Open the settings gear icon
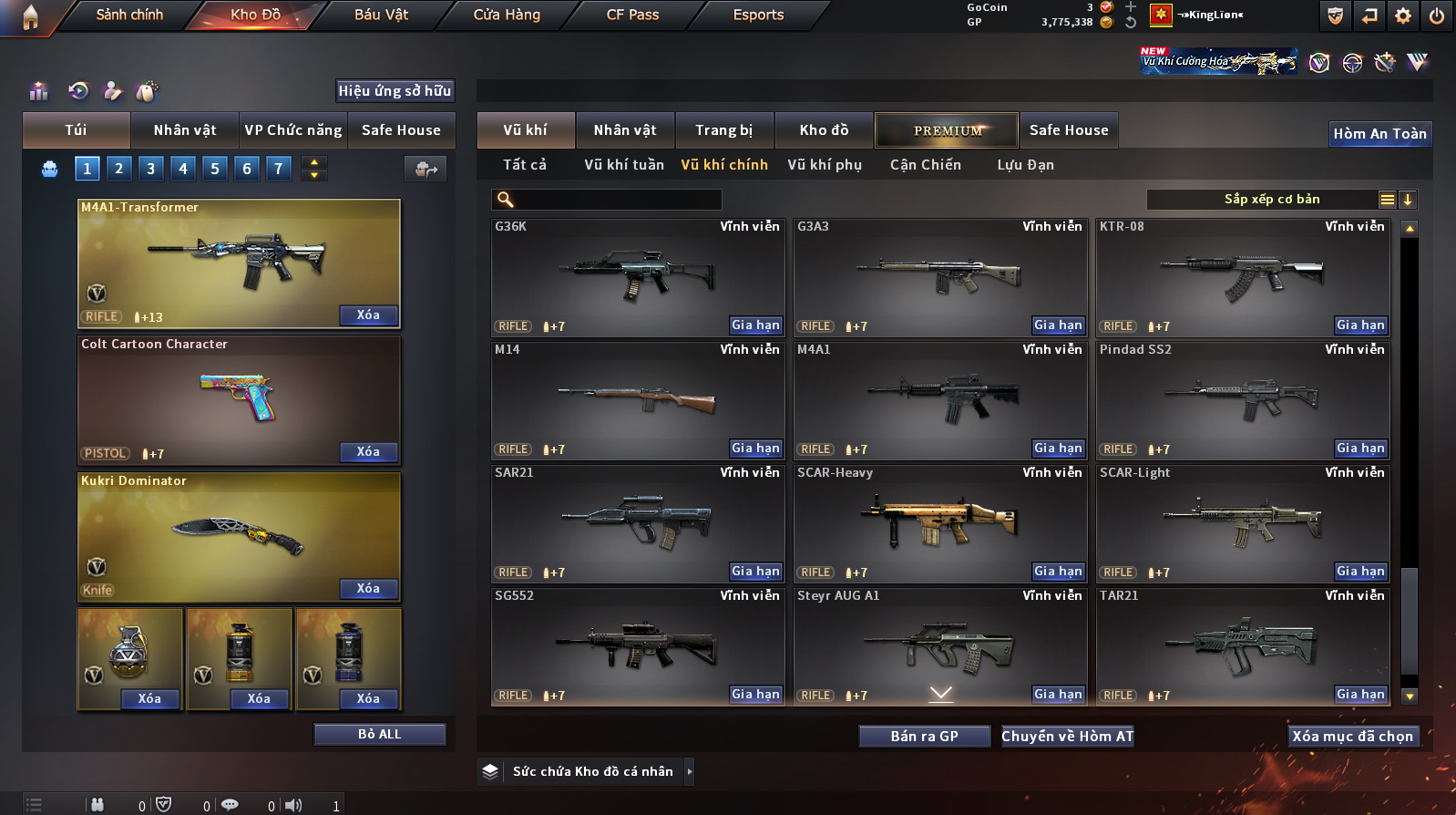 1403,15
